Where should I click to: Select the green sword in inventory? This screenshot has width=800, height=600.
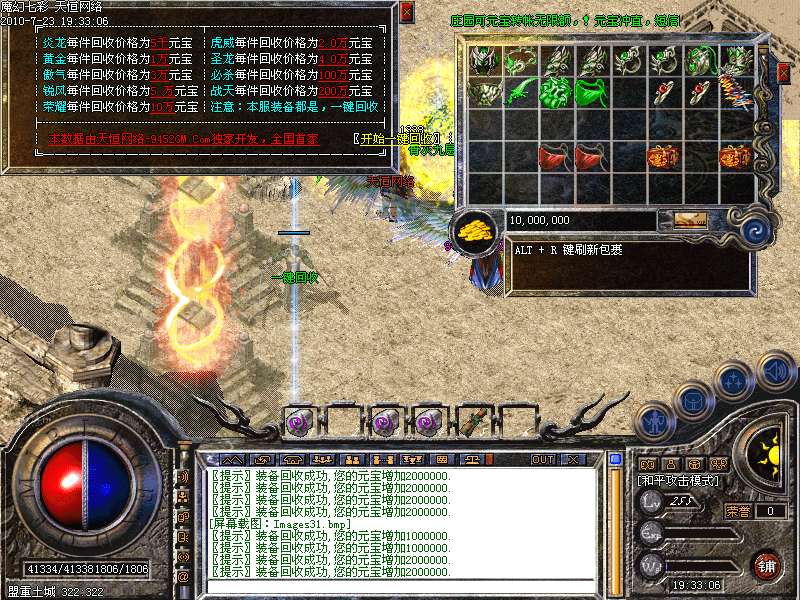coord(520,93)
